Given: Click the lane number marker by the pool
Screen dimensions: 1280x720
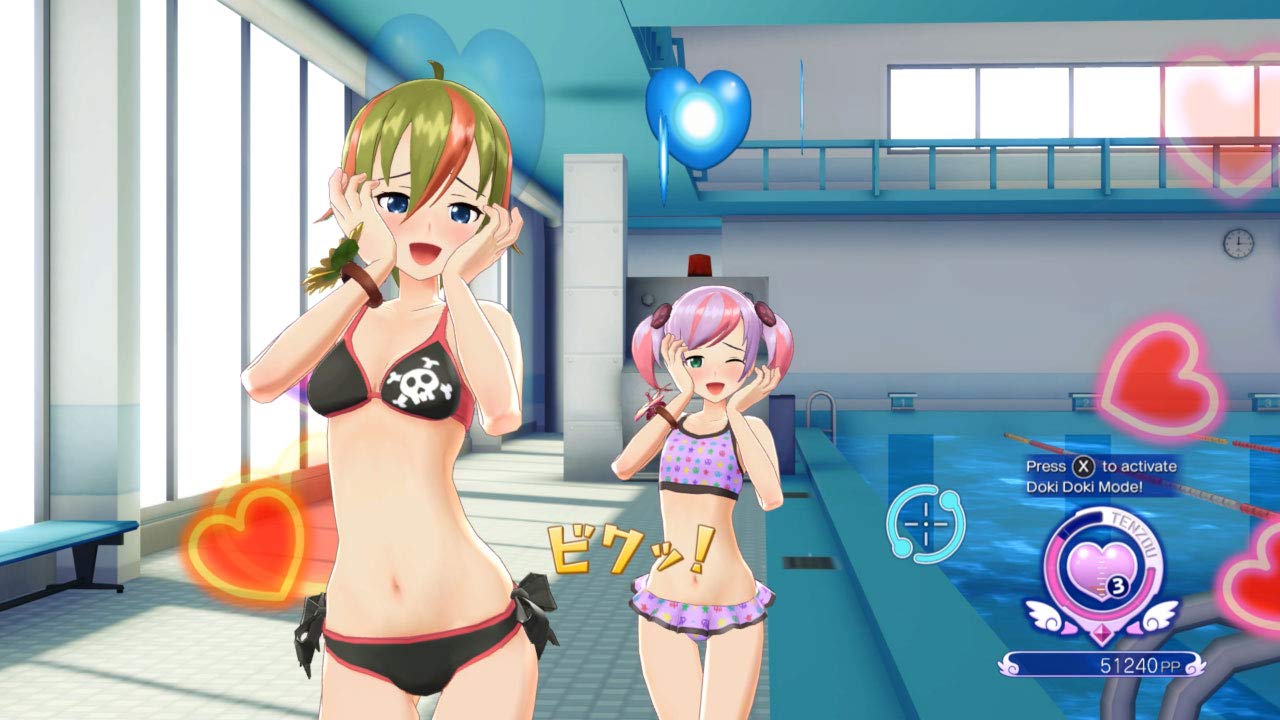Looking at the screenshot, I should click(x=905, y=401).
